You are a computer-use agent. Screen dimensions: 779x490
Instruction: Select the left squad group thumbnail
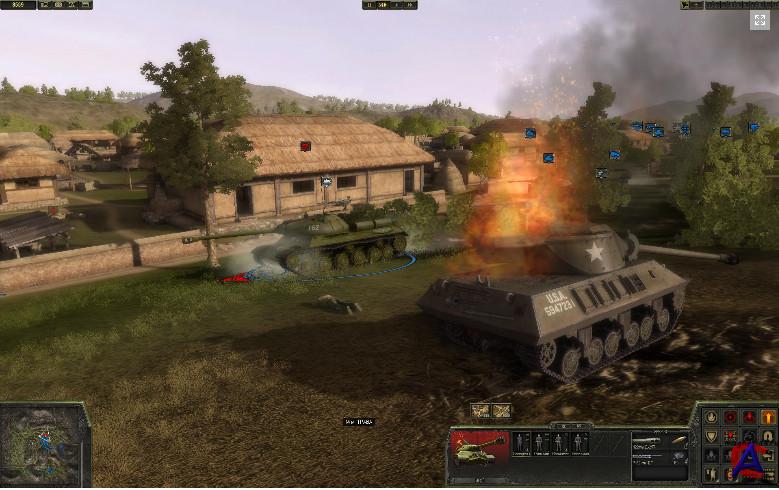[x=480, y=410]
